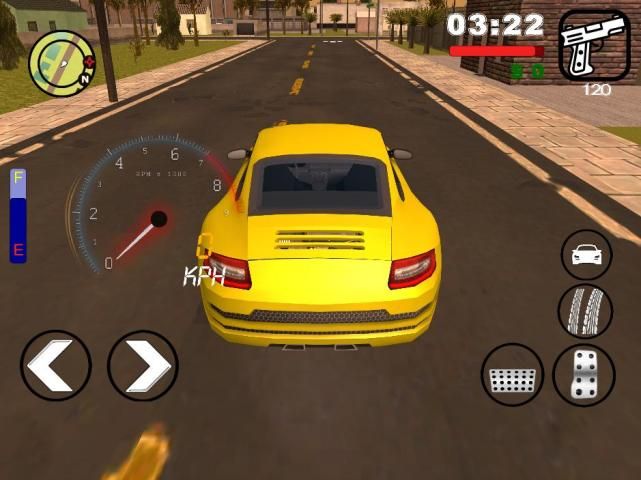Tap the brake pedal button
The width and height of the screenshot is (641, 480).
(513, 375)
